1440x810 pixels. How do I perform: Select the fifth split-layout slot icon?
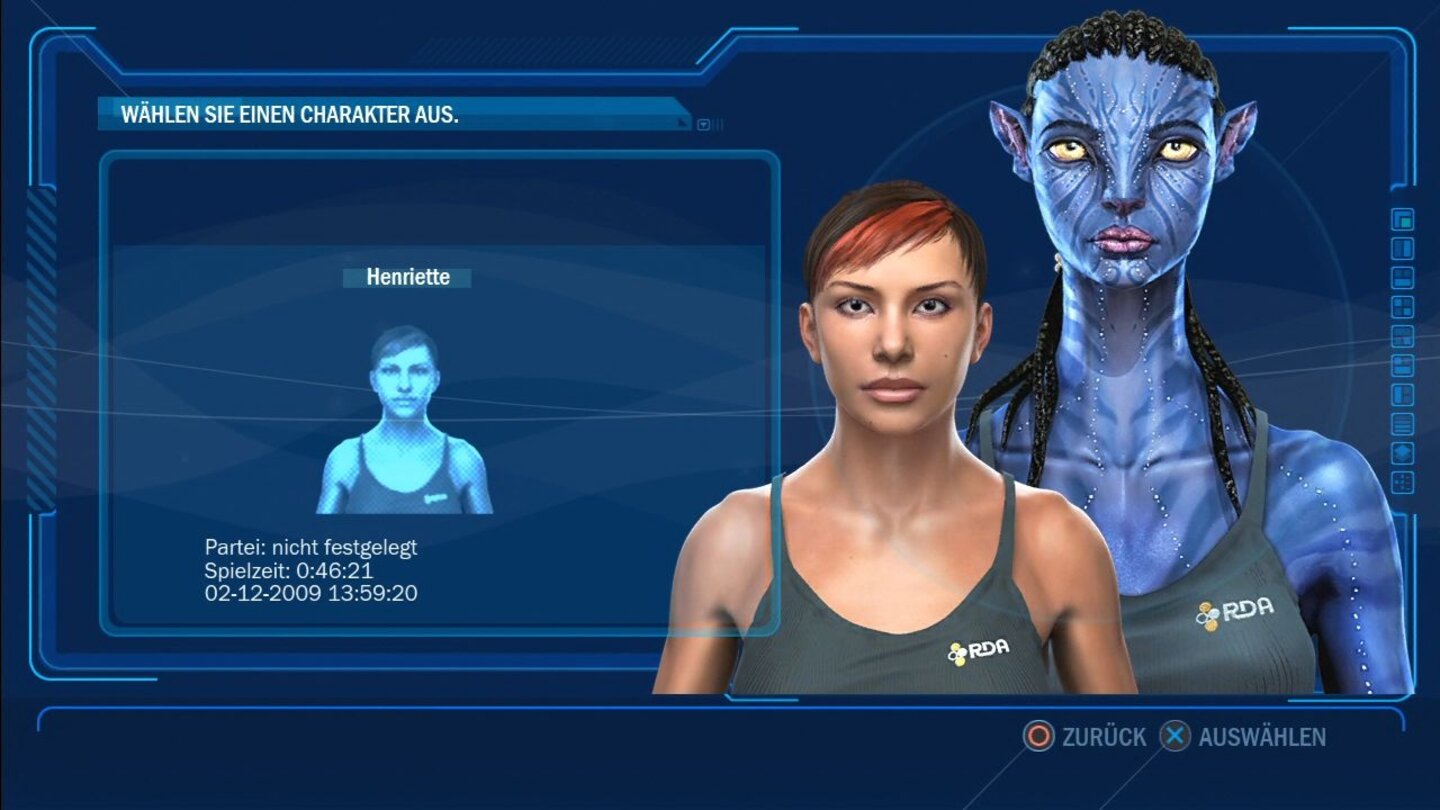pyautogui.click(x=1402, y=334)
